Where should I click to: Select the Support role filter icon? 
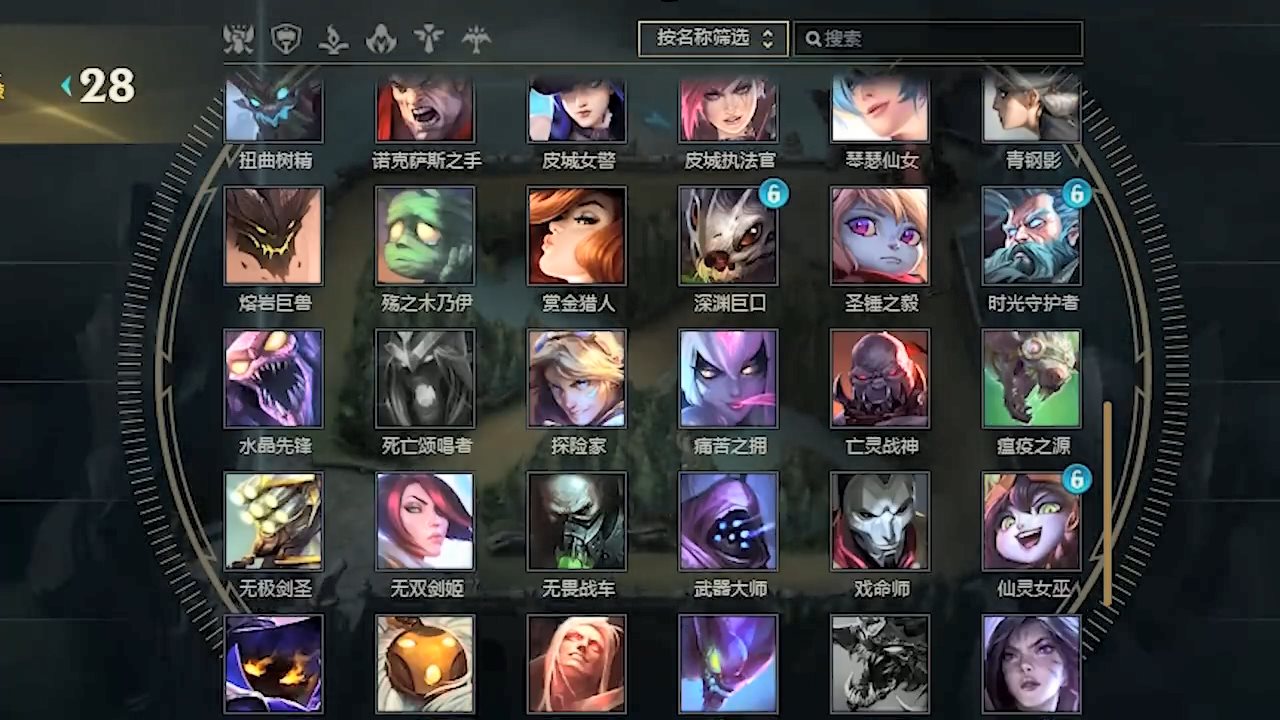[x=428, y=40]
